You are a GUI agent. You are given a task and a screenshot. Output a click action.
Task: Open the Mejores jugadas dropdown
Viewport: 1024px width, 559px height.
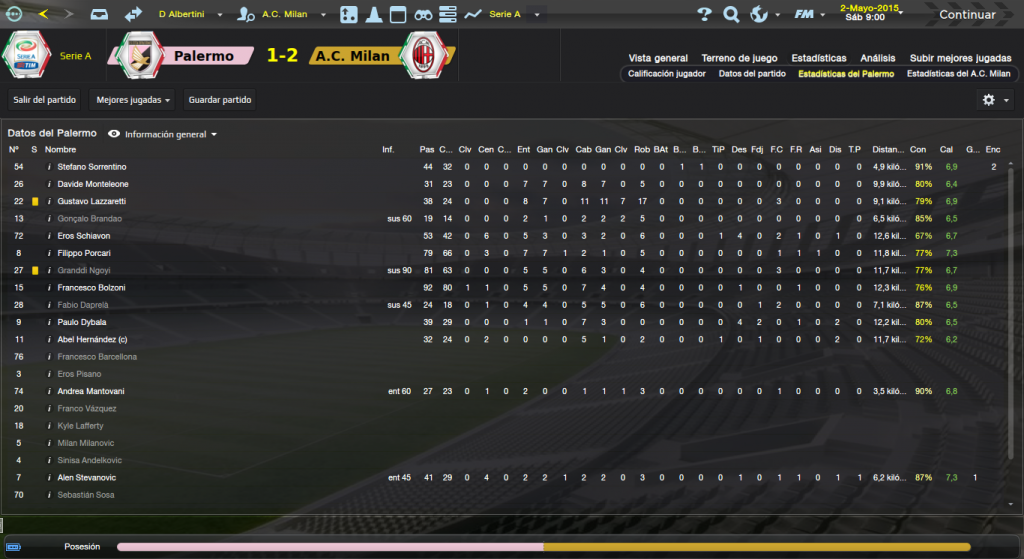pos(132,100)
